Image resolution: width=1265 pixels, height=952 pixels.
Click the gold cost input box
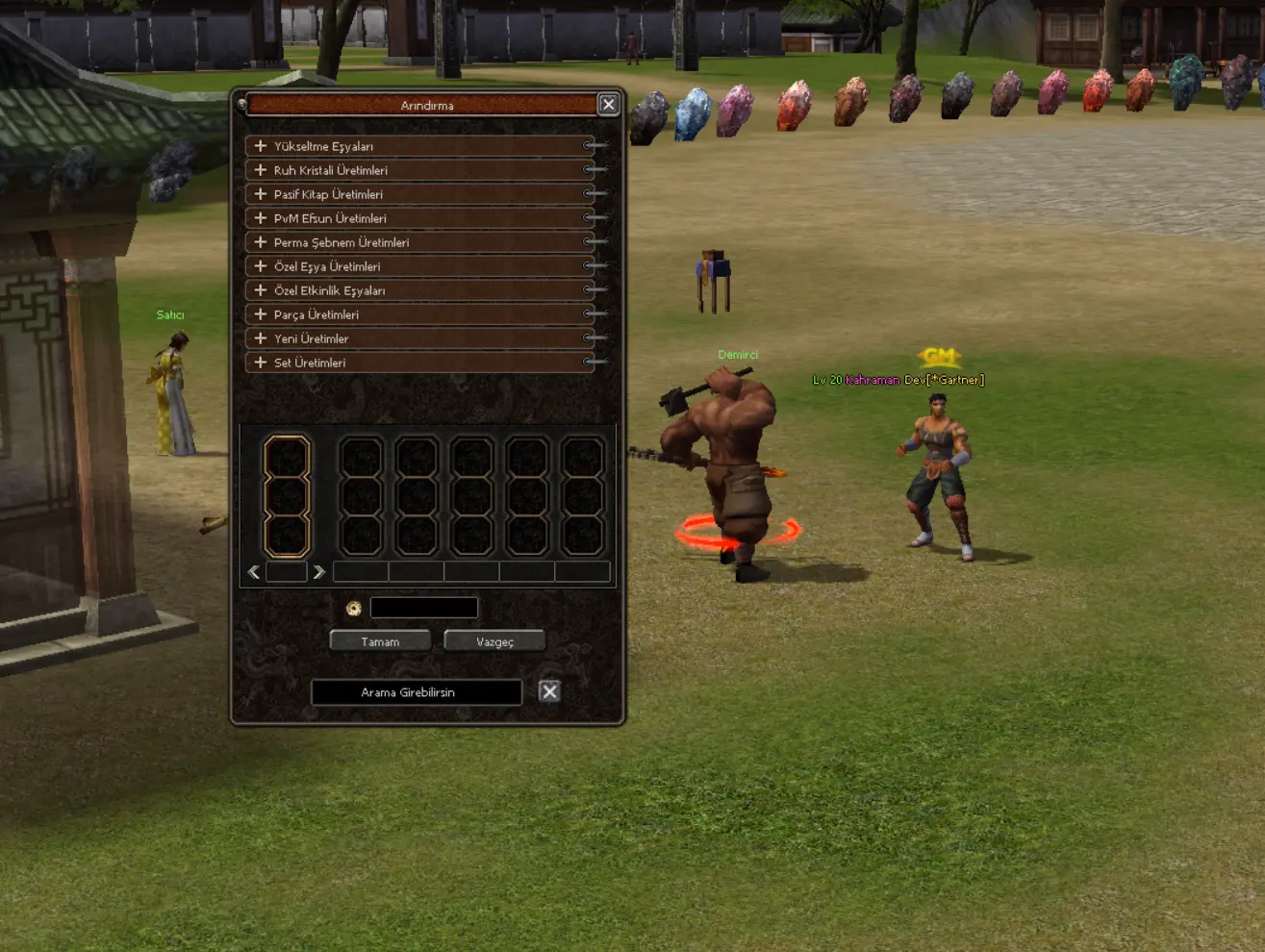click(x=423, y=608)
